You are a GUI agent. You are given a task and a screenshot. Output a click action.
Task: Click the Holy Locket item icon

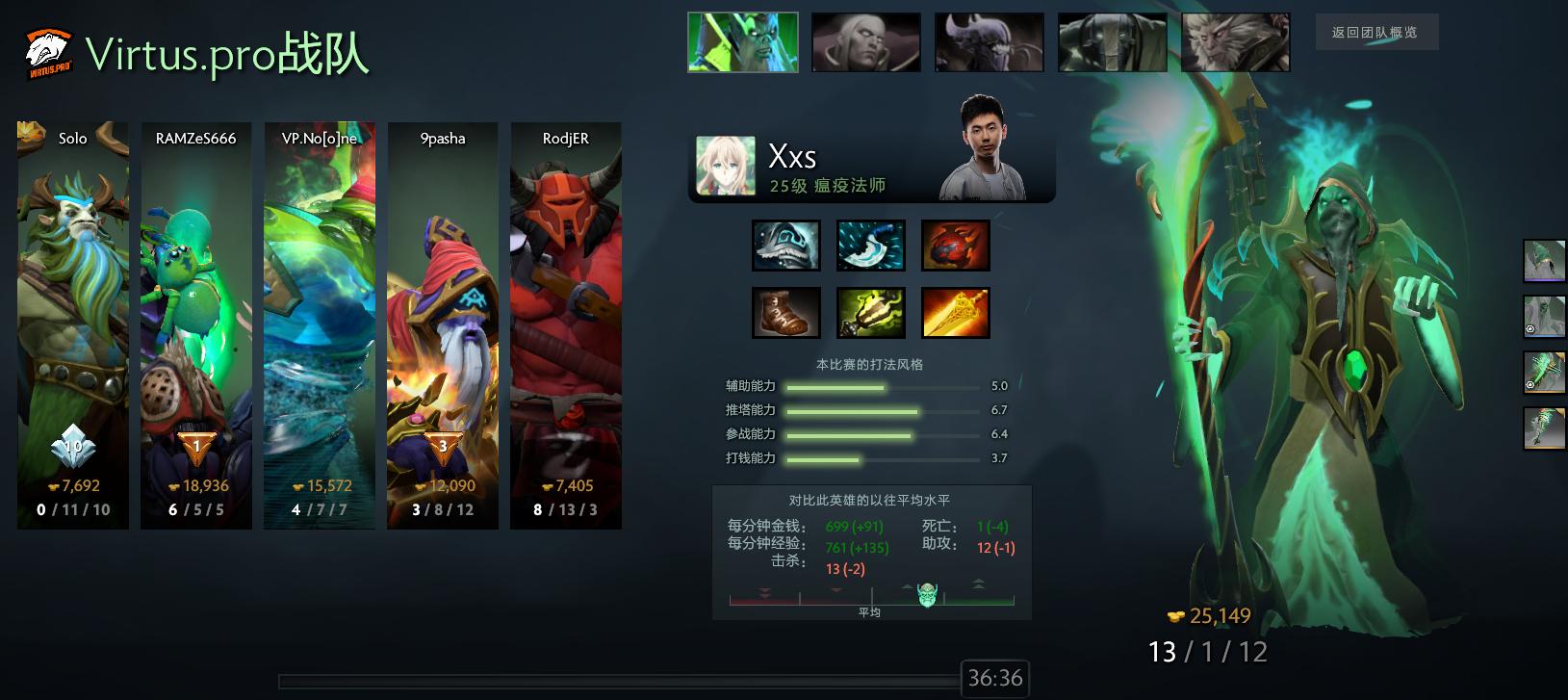tap(955, 246)
